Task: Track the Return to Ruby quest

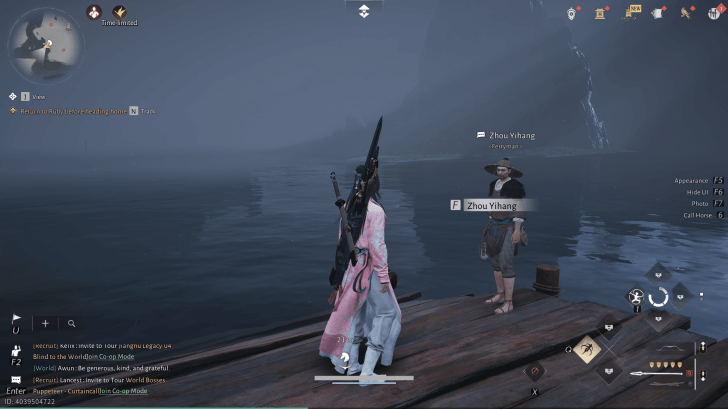Action: 133,110
